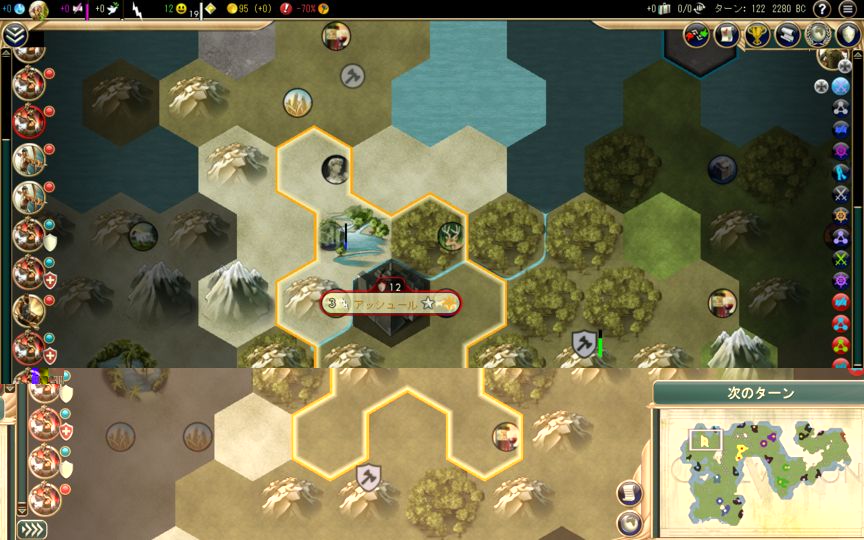This screenshot has height=540, width=864.
Task: Open the military overview shield icon
Action: click(848, 35)
